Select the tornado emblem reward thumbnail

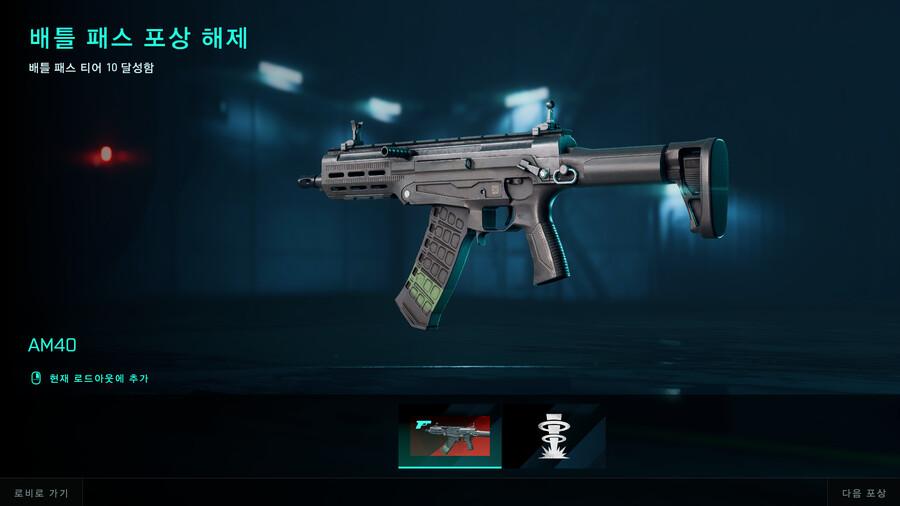click(x=553, y=436)
